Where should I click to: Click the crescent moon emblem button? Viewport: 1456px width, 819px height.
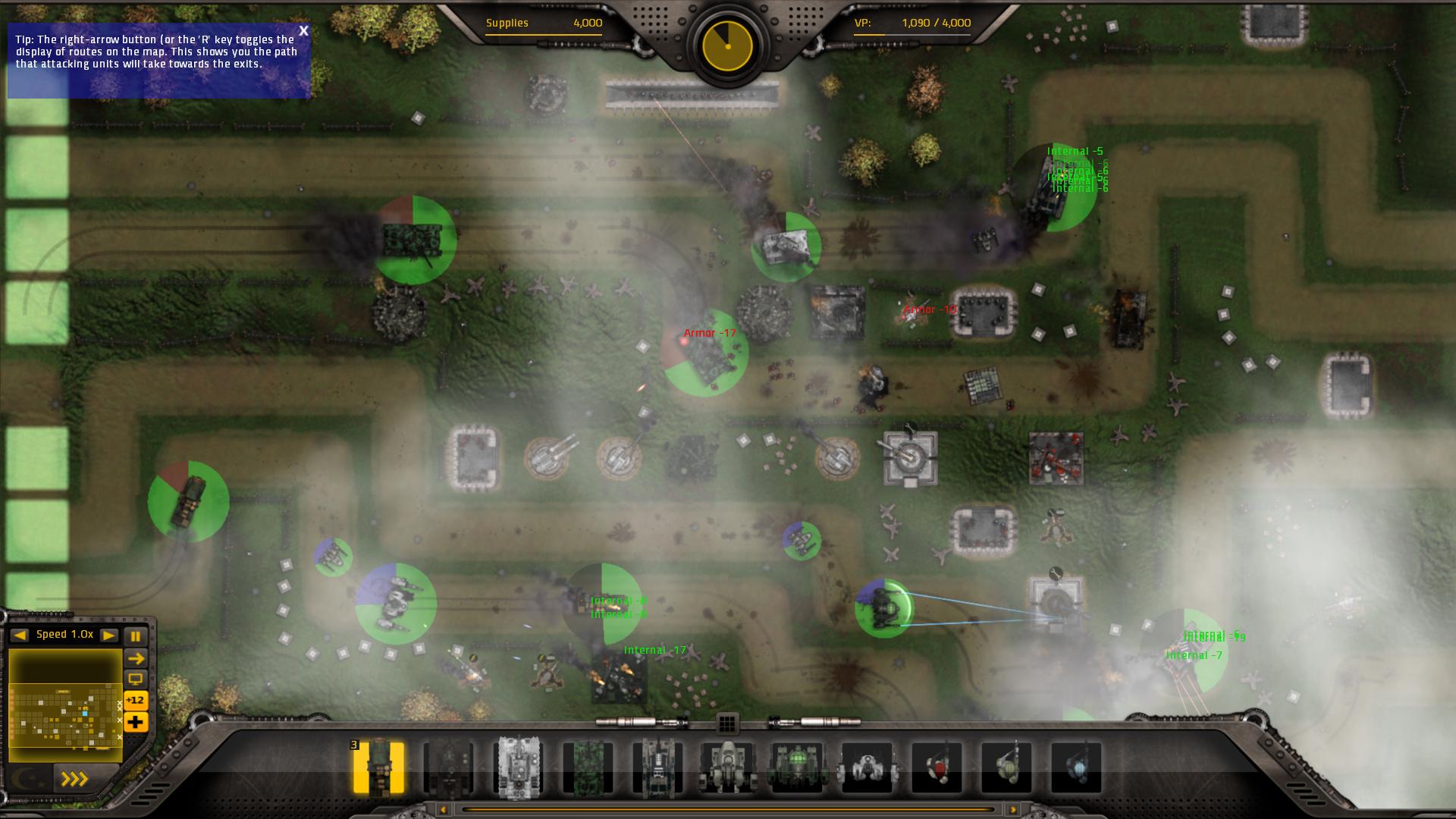(x=26, y=779)
